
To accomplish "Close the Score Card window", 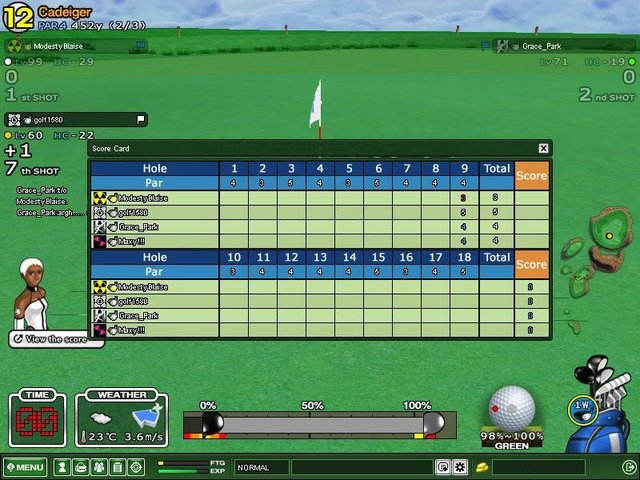I will pos(543,148).
